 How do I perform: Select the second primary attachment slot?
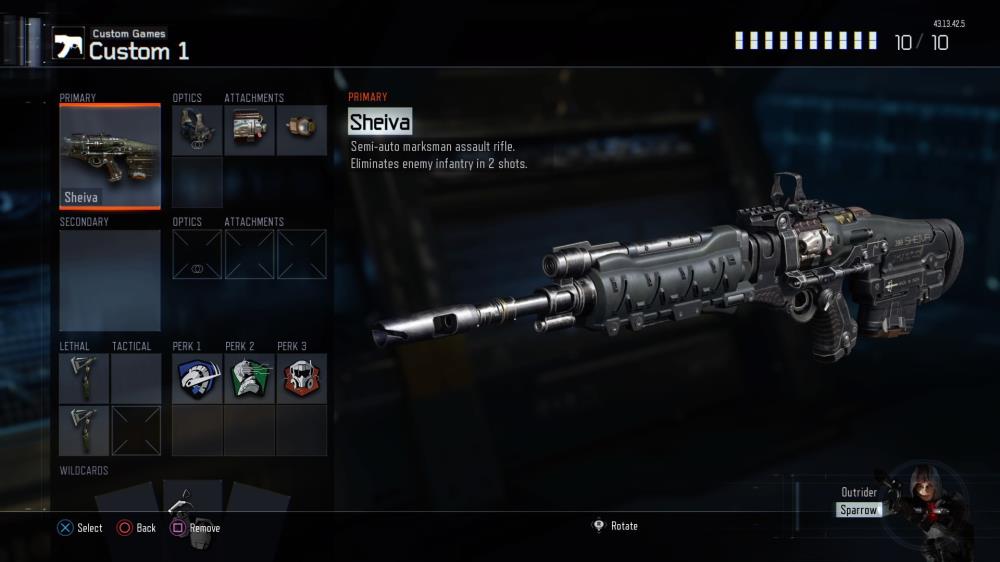point(301,131)
